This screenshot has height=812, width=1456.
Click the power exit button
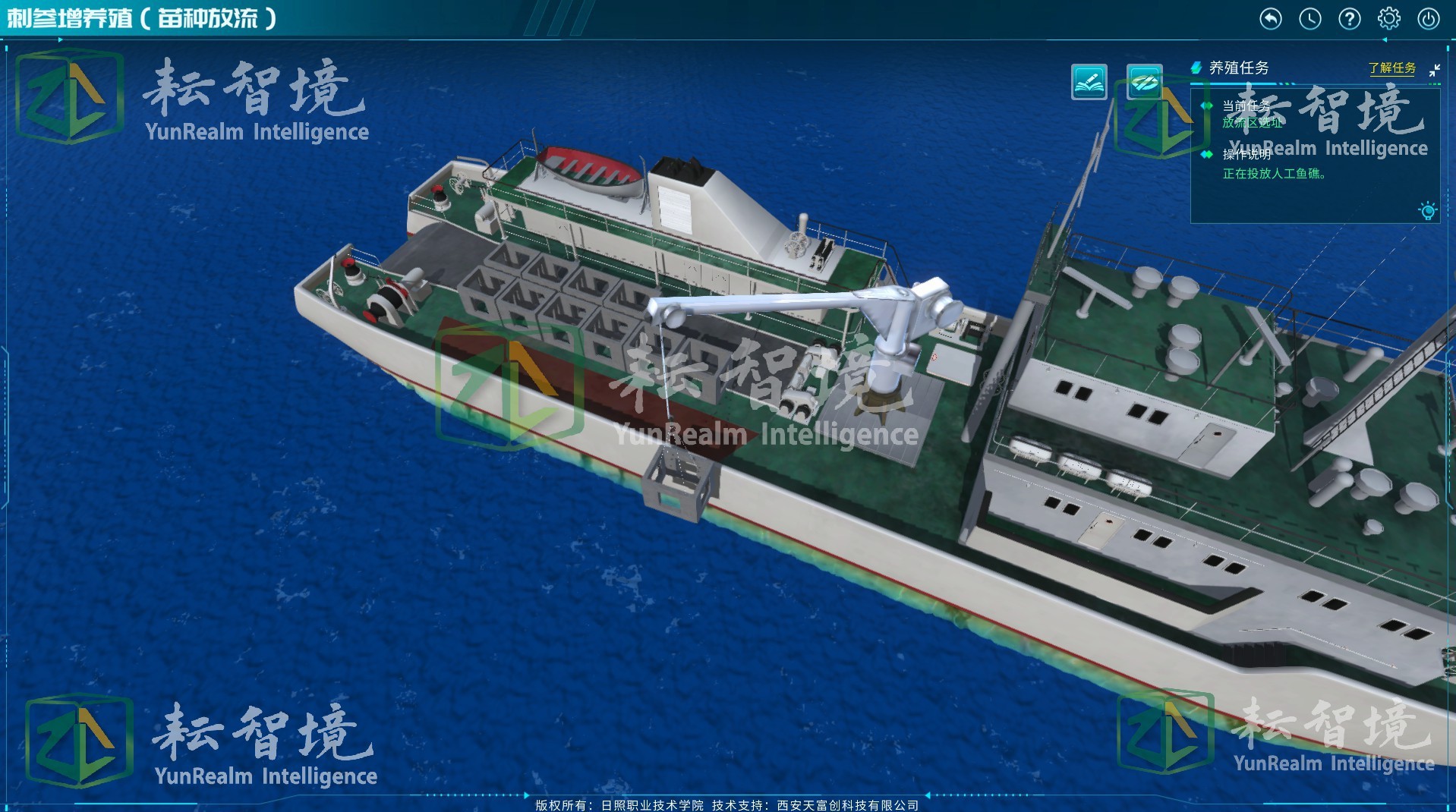pyautogui.click(x=1428, y=18)
